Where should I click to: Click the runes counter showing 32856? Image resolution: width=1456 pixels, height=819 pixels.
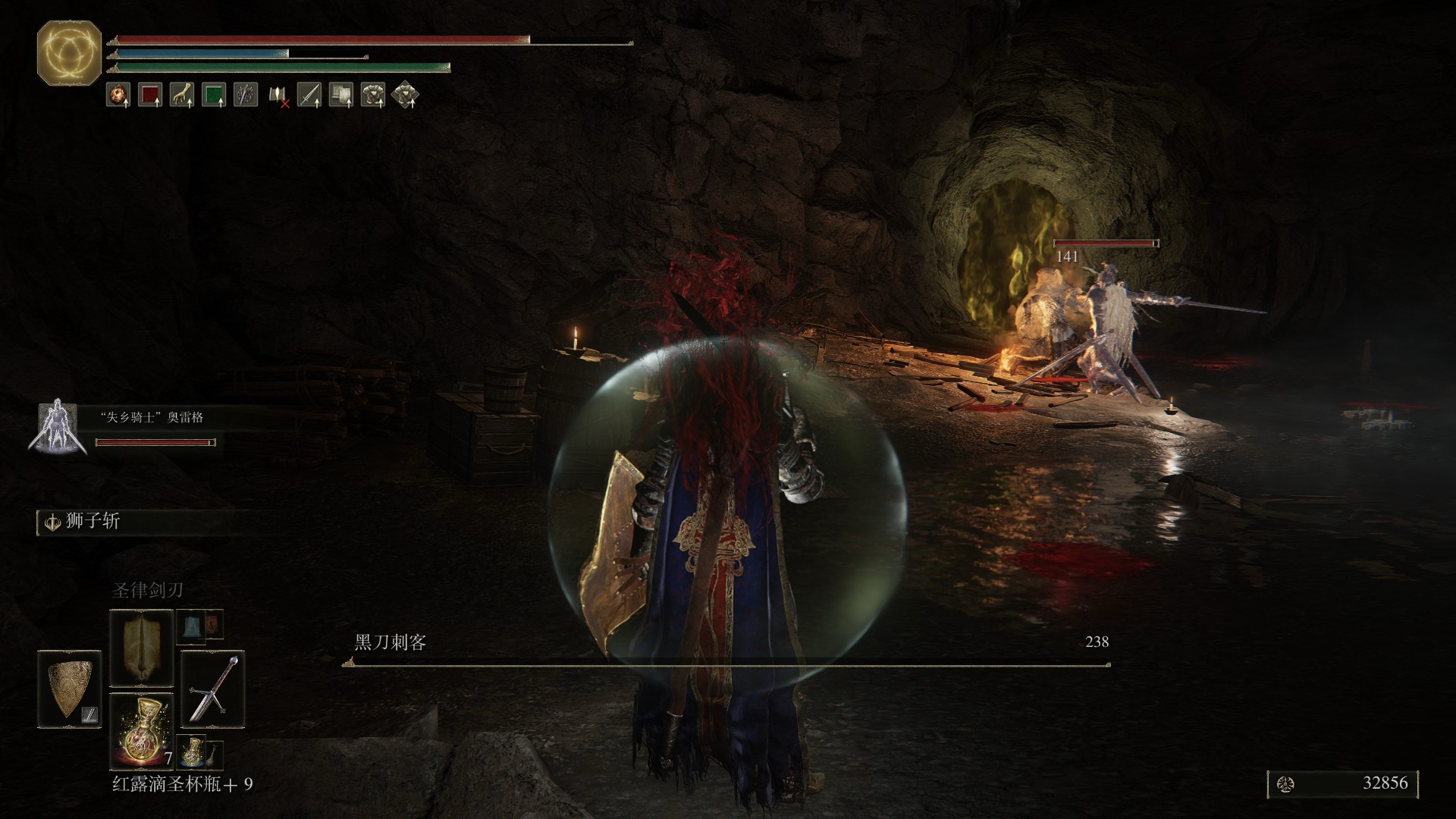tap(1341, 784)
